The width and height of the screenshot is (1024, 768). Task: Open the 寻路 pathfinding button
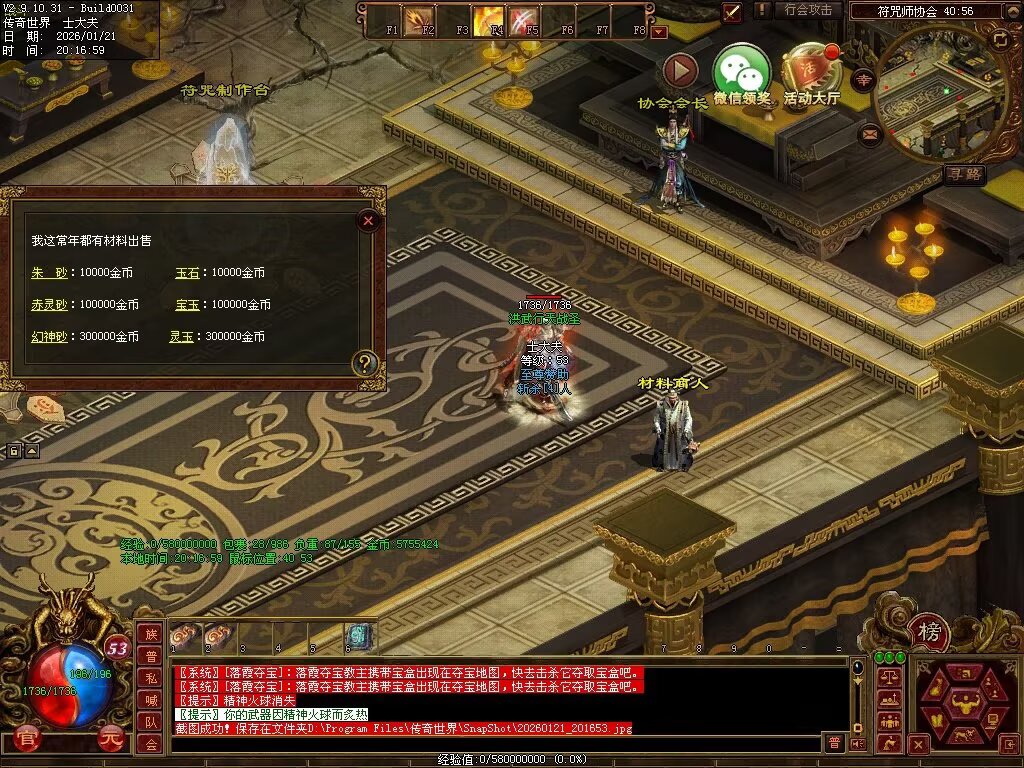tap(965, 174)
